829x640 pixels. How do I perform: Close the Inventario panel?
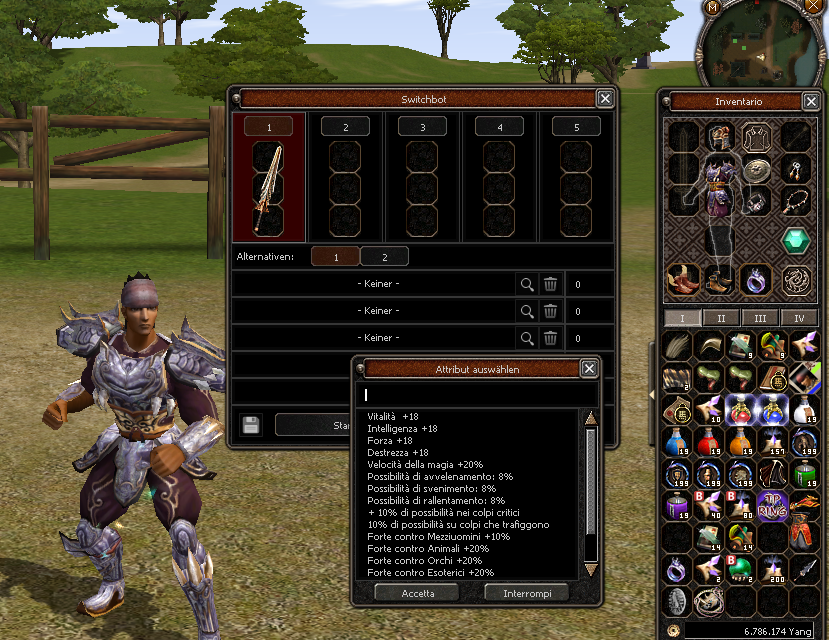[811, 101]
